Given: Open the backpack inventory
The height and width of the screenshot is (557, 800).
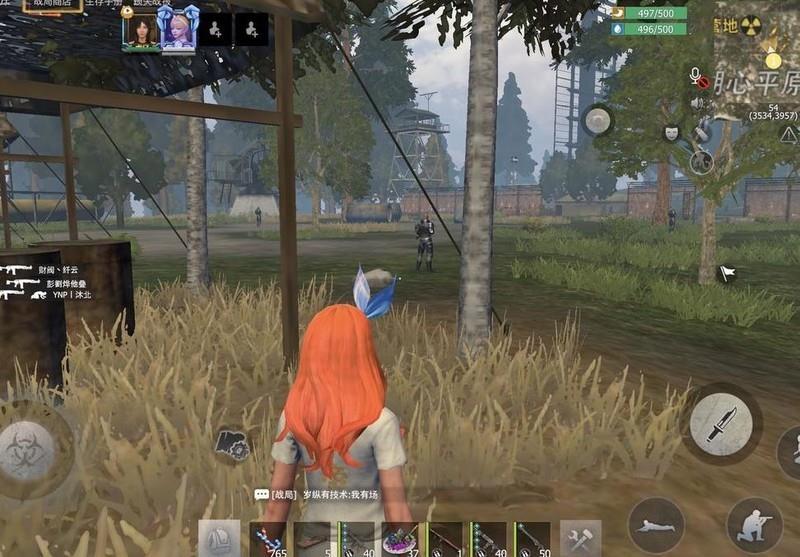Looking at the screenshot, I should (x=219, y=539).
